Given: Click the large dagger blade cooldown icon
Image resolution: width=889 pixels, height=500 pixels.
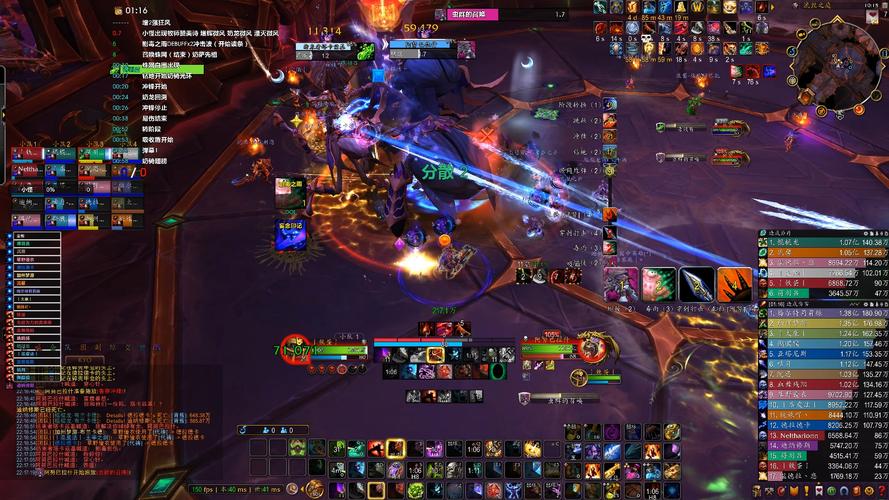Looking at the screenshot, I should click(x=697, y=284).
